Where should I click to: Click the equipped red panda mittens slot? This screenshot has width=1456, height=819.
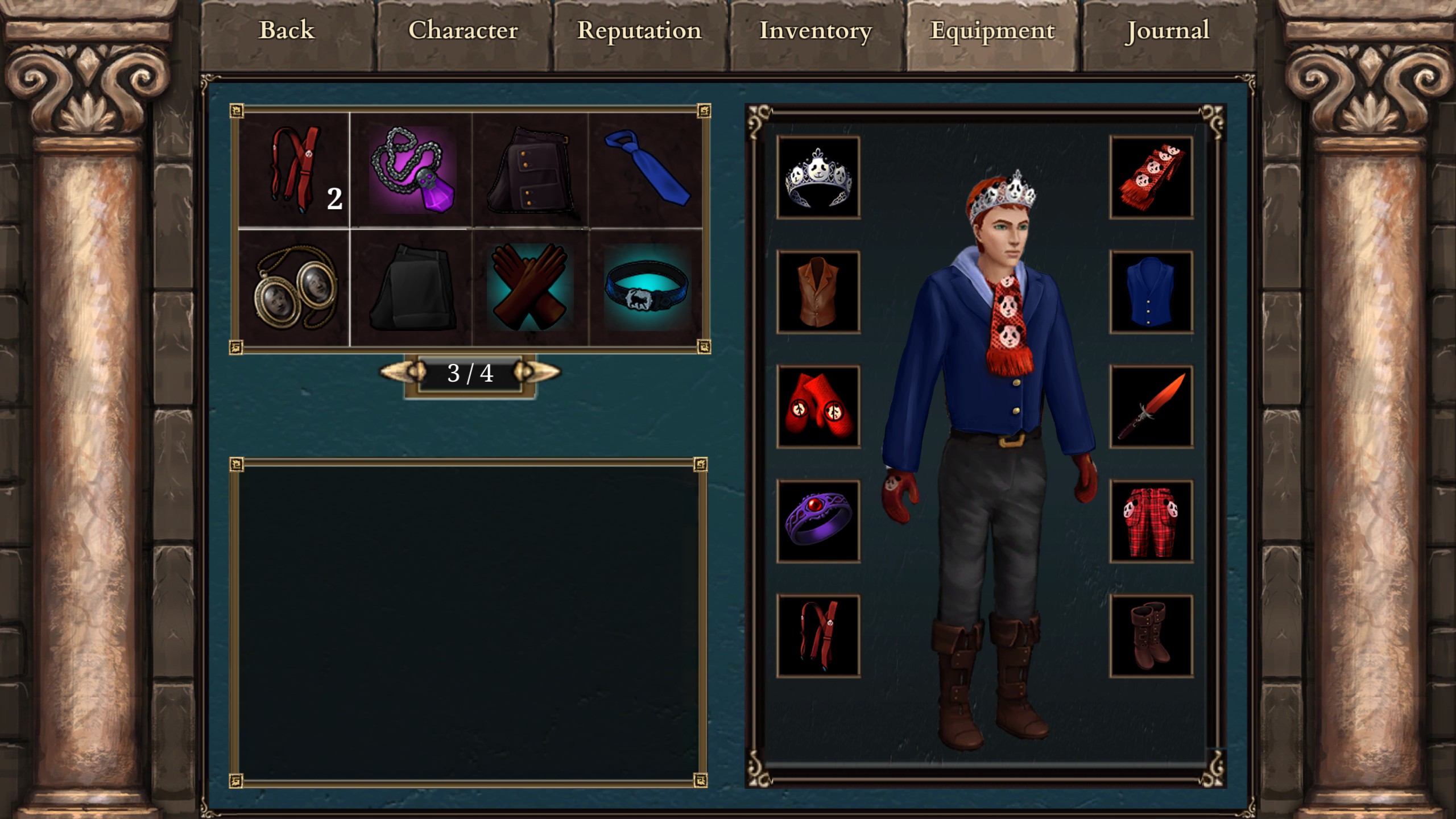click(818, 407)
